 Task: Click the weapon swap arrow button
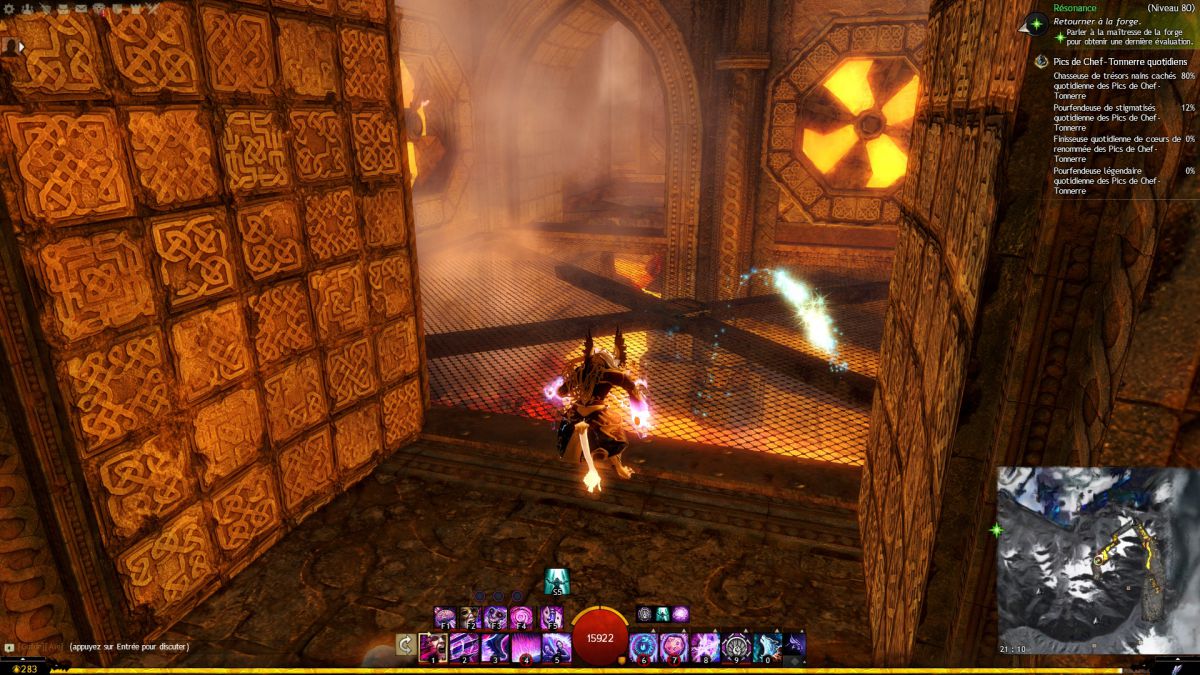tap(405, 645)
